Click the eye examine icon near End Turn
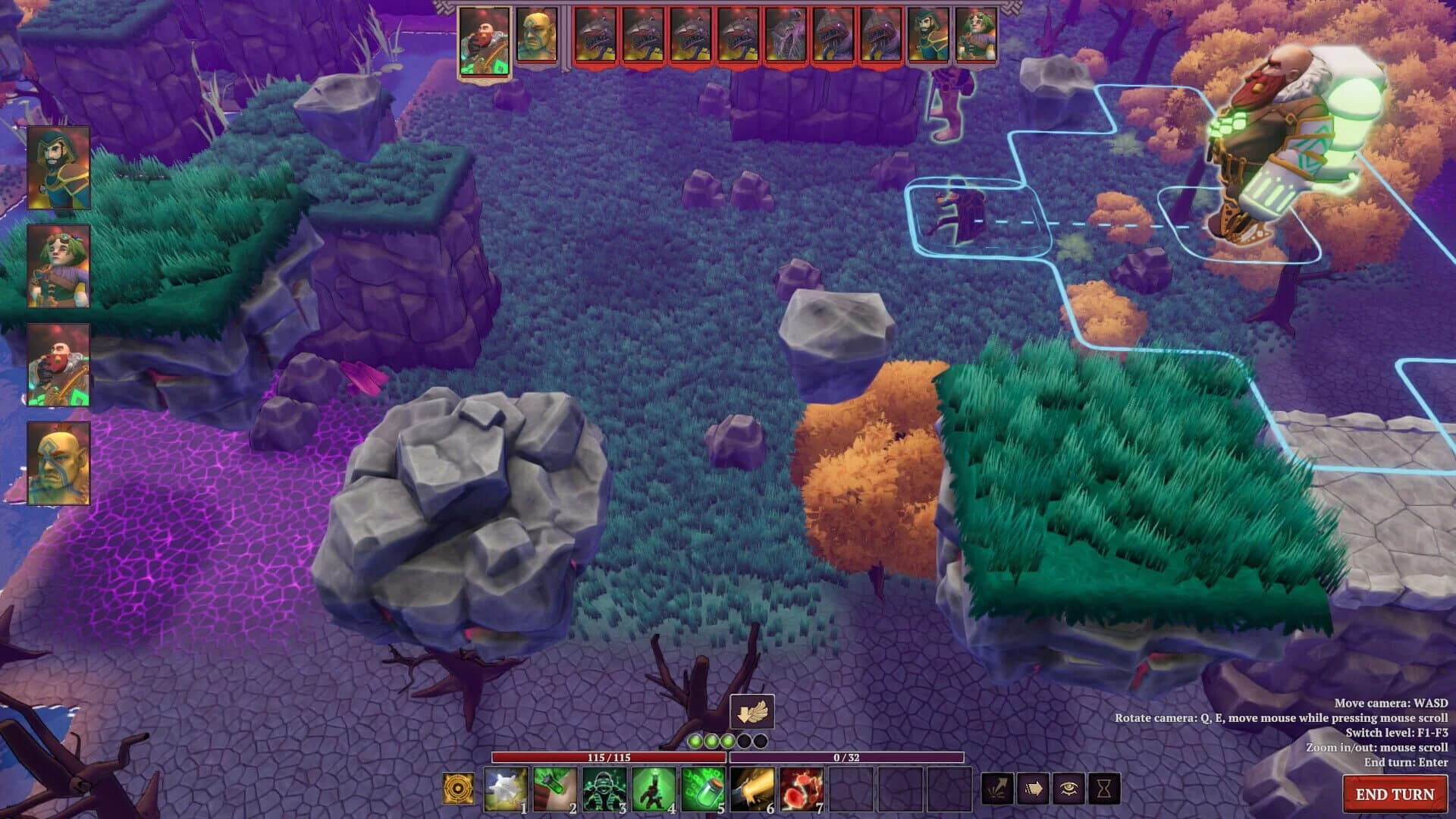1456x819 pixels. click(x=1068, y=789)
